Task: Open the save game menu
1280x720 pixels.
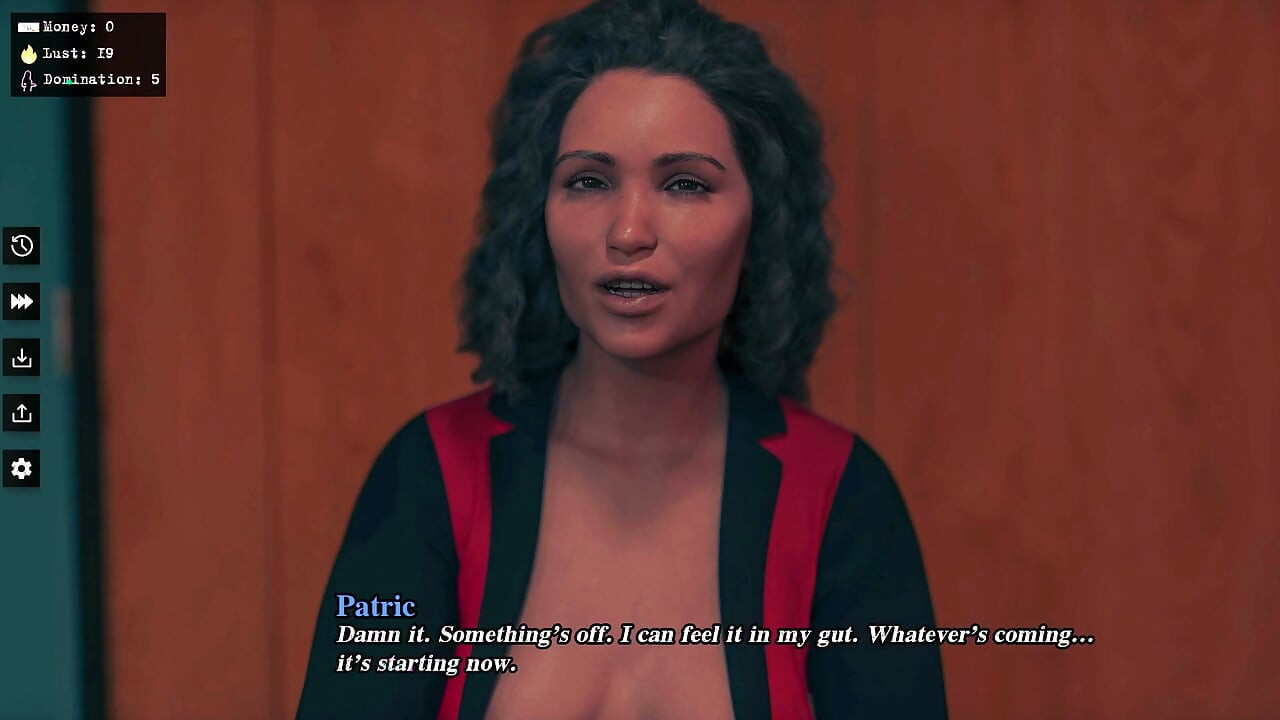Action: tap(21, 358)
